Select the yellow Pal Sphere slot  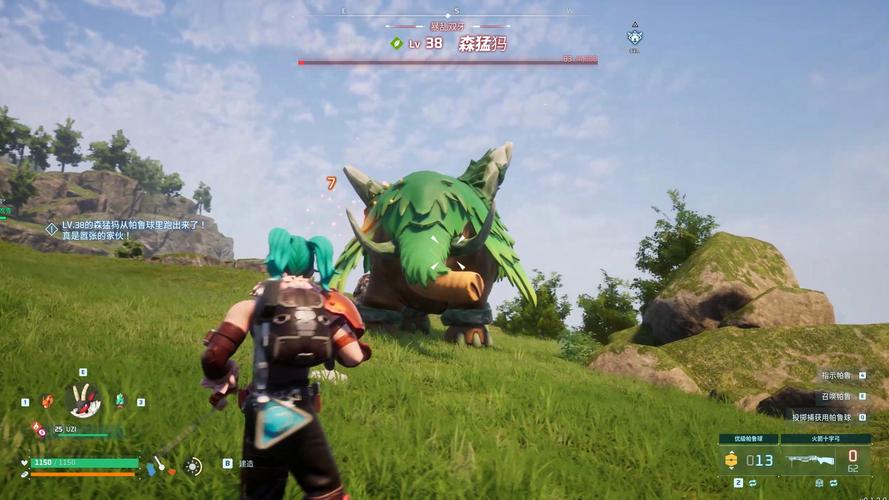pyautogui.click(x=731, y=460)
